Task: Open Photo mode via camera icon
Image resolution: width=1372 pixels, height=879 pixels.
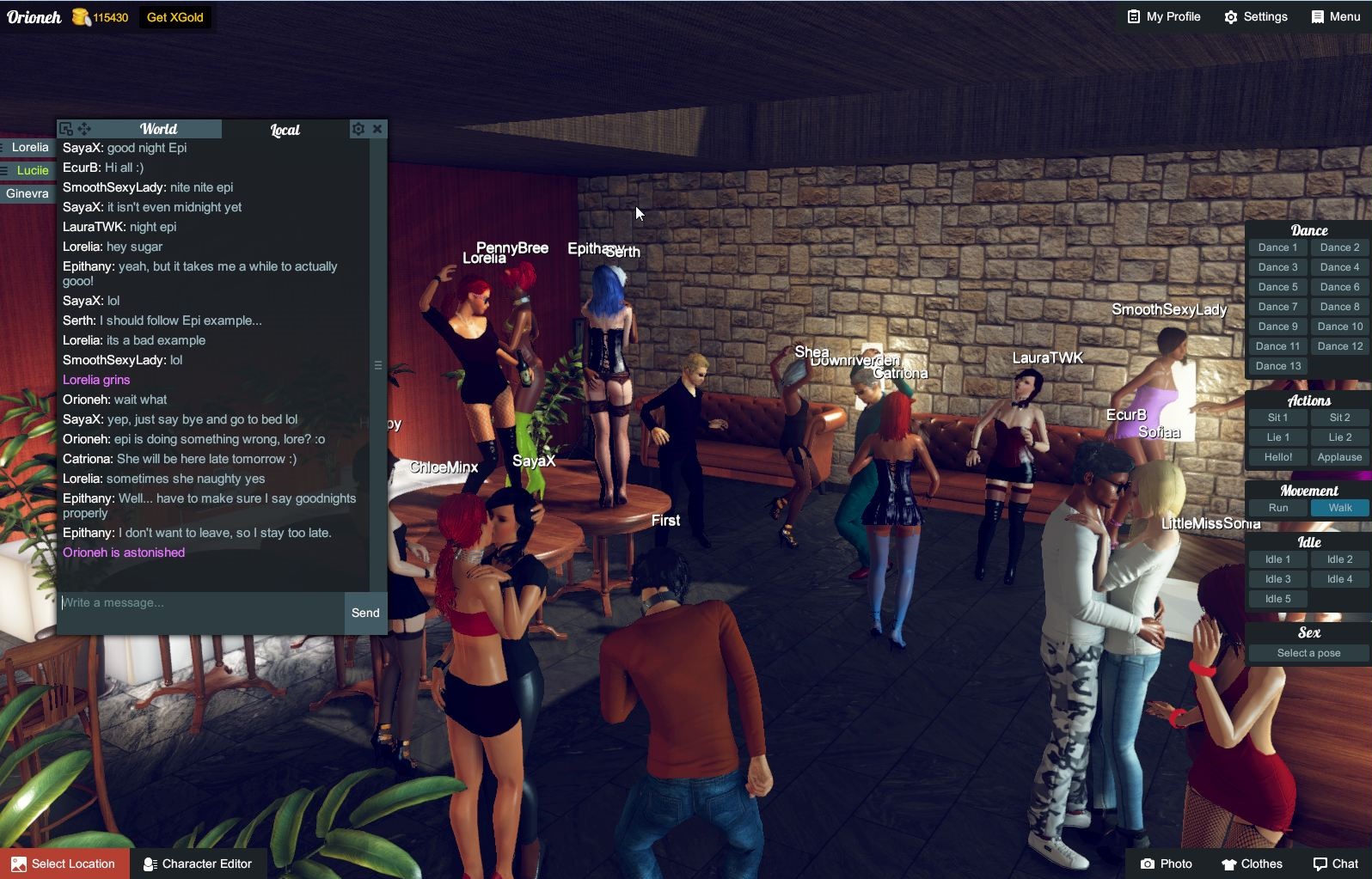Action: (x=1148, y=864)
